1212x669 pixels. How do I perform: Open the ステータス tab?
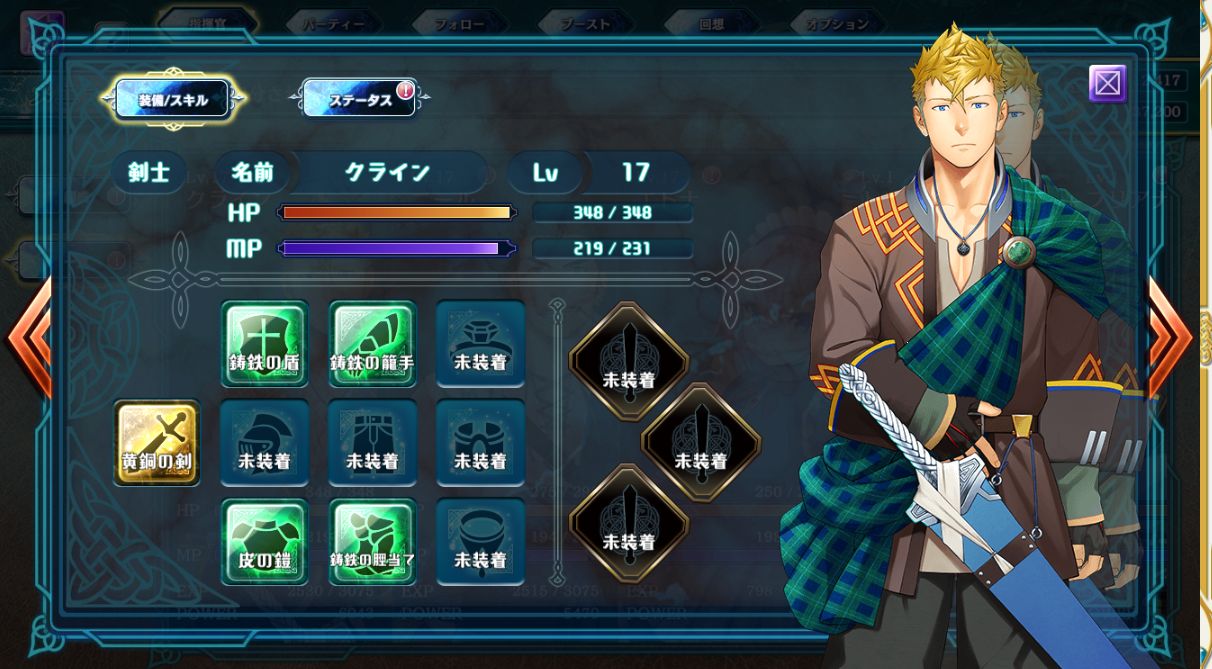point(360,99)
